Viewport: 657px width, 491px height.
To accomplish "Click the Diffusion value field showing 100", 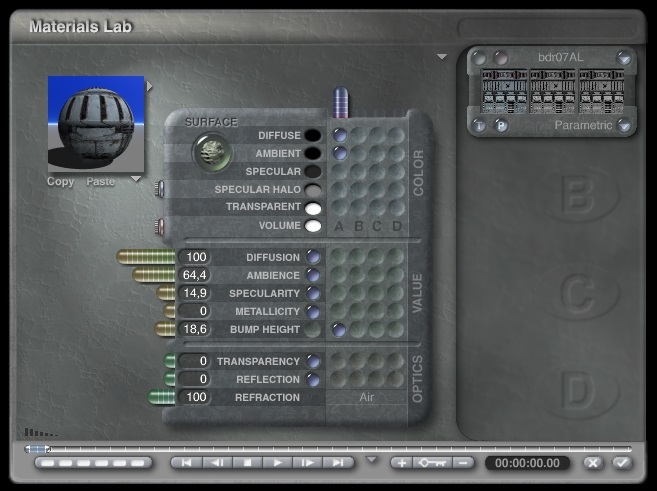I will (196, 258).
